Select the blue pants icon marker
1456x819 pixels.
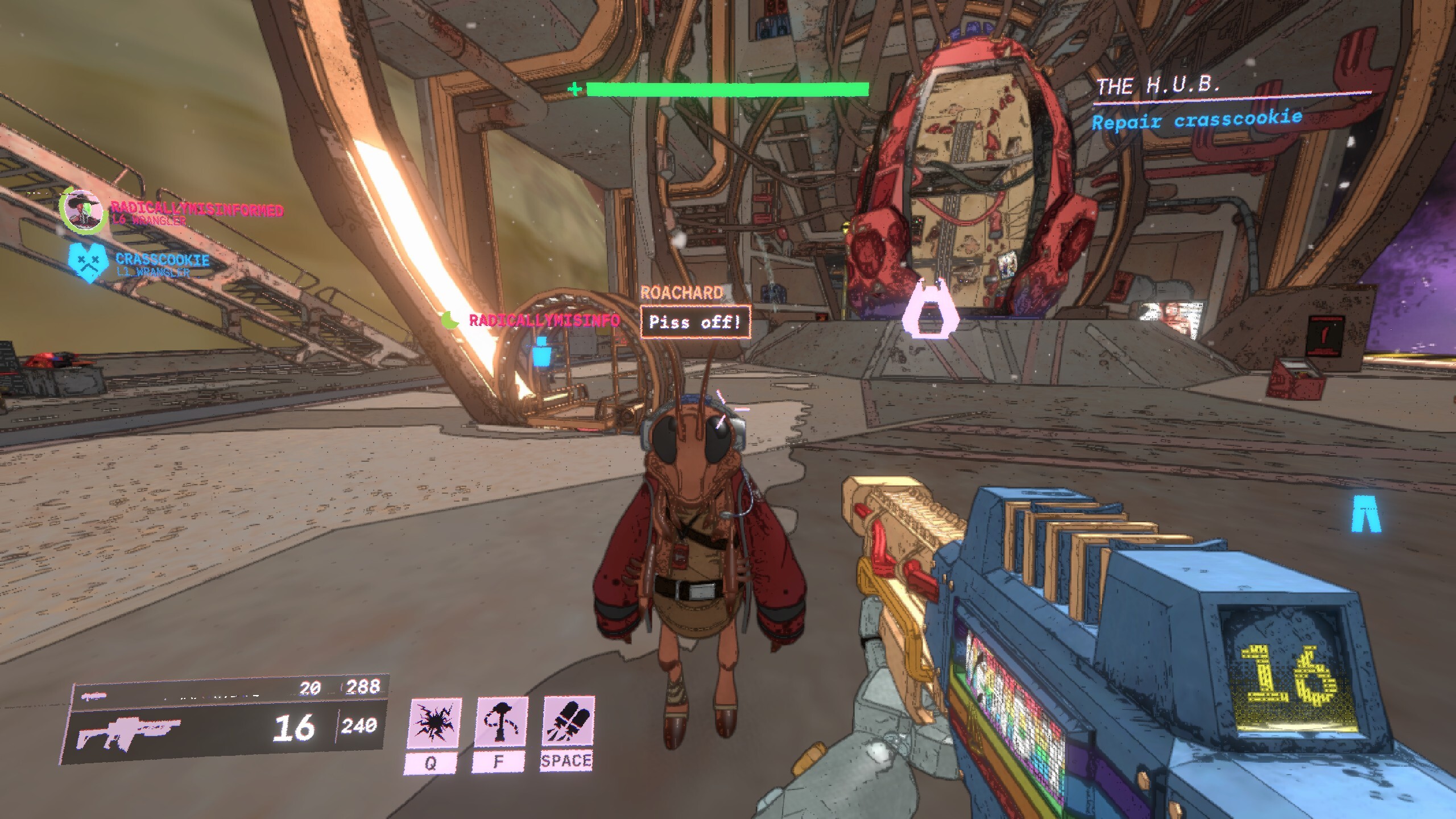tap(1366, 513)
